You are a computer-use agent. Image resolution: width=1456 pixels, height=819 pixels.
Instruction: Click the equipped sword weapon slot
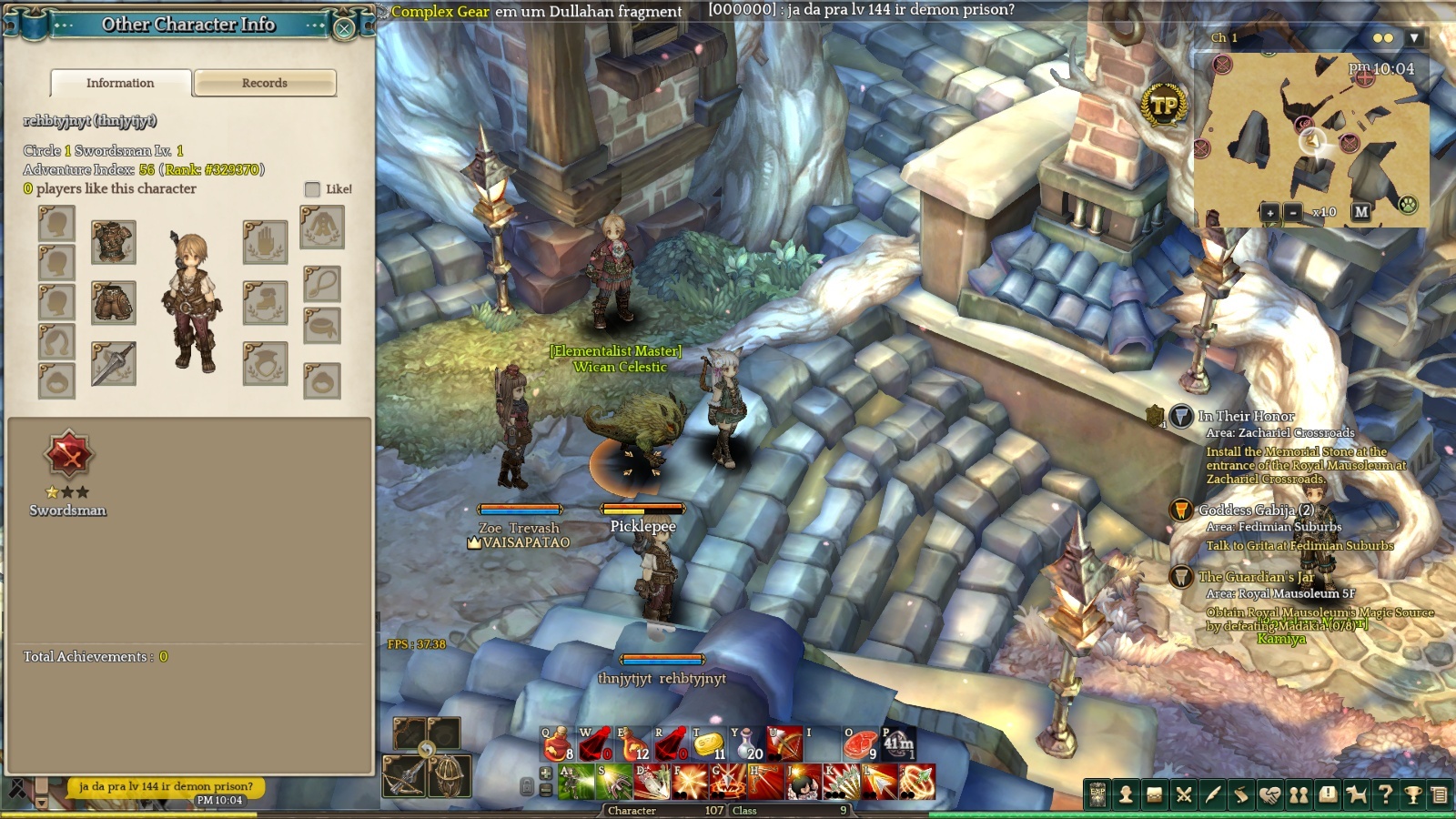click(114, 363)
